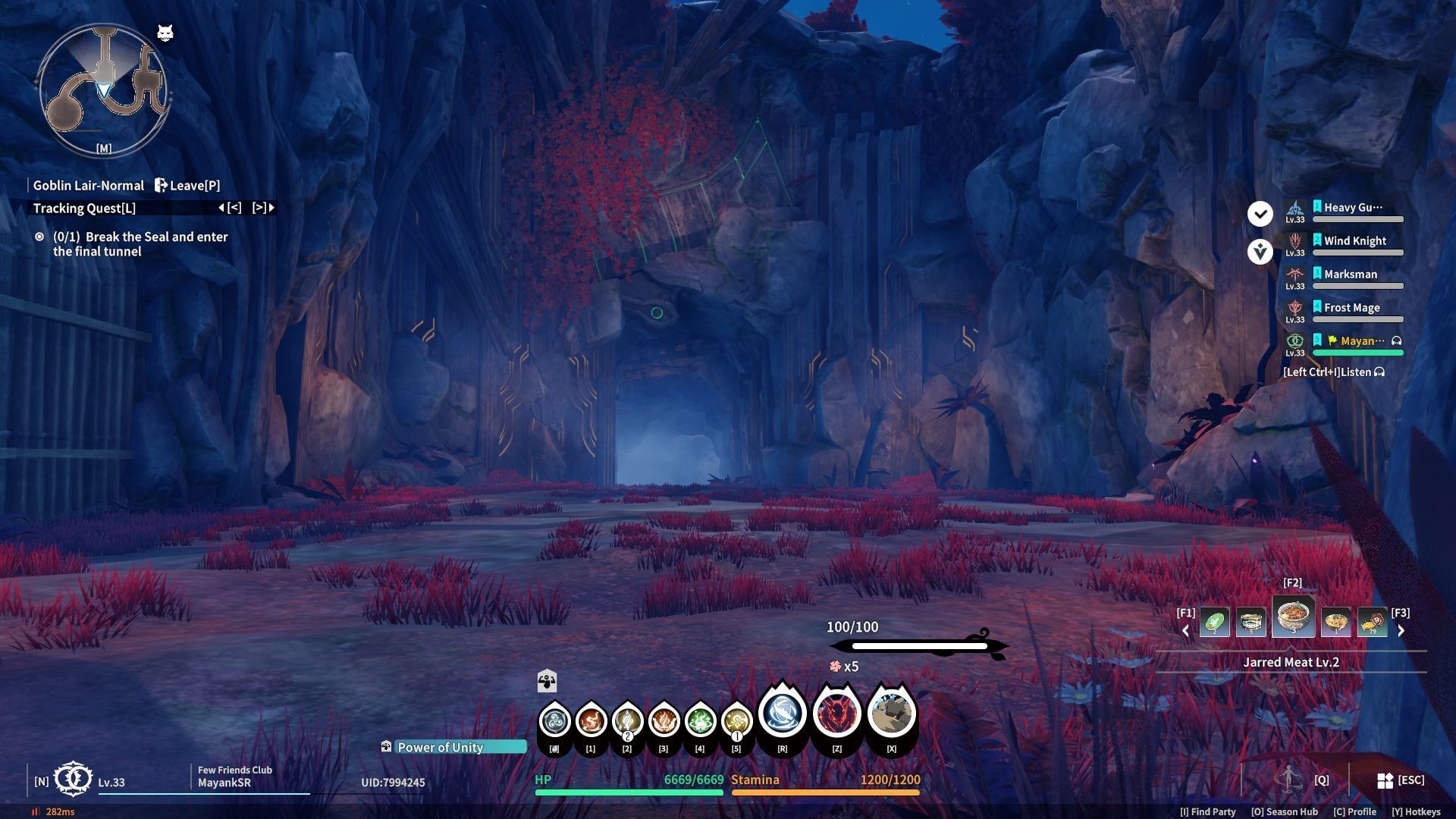Open the main menu grid icon
Viewport: 1456px width, 819px height.
[x=1385, y=780]
